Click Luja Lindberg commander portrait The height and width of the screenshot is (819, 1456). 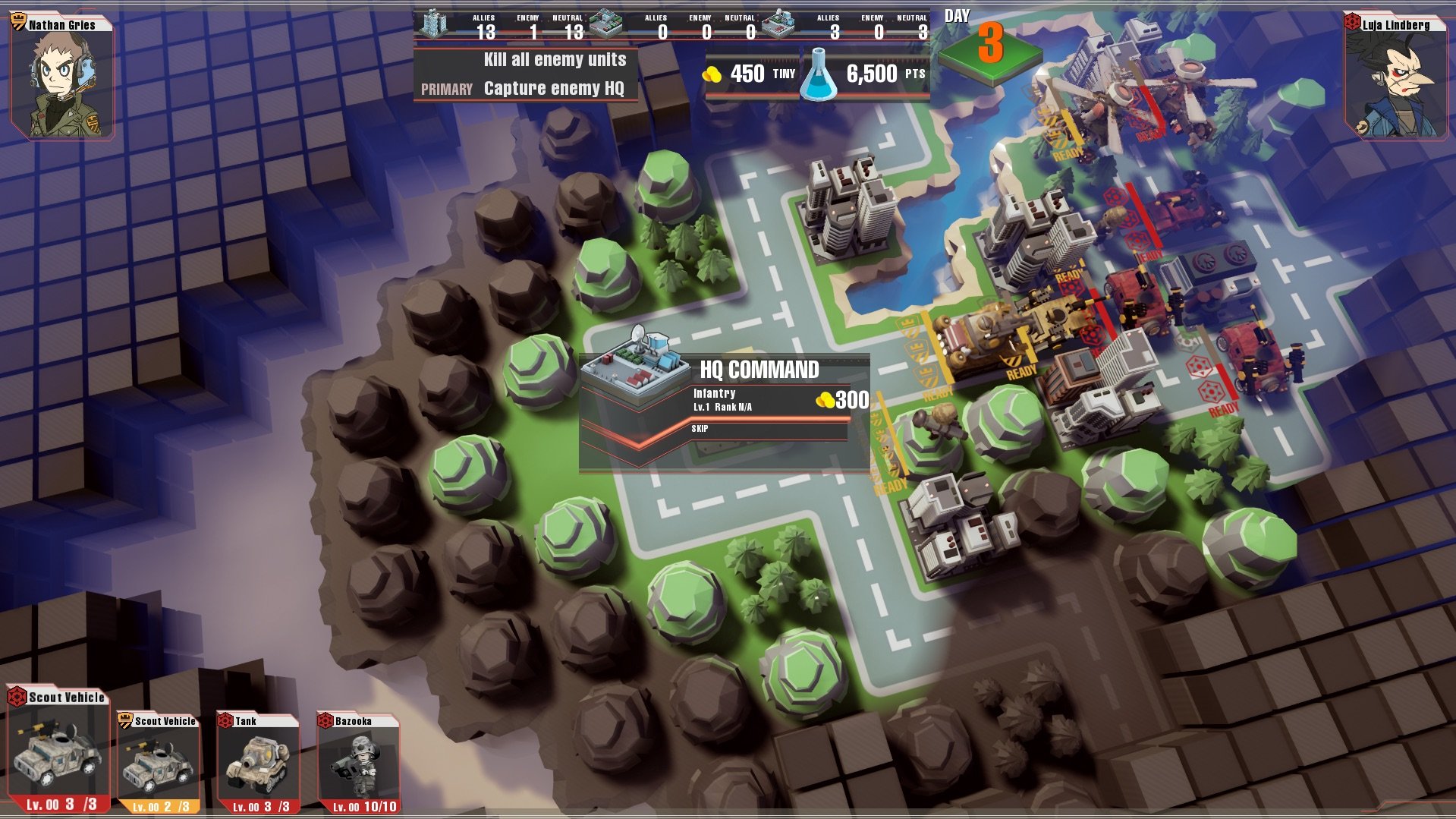coord(1395,76)
